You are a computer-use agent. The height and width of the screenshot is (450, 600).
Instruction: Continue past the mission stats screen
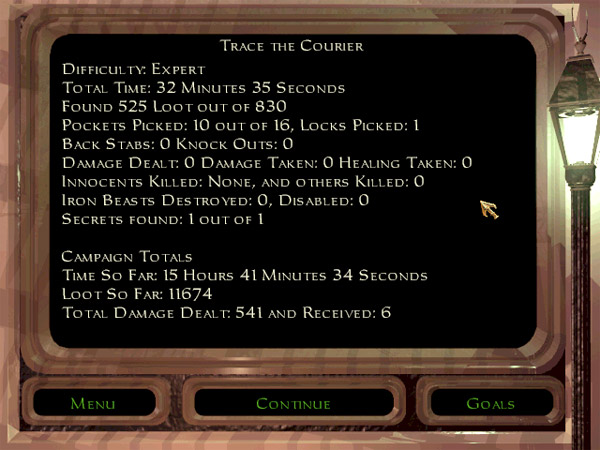point(293,404)
